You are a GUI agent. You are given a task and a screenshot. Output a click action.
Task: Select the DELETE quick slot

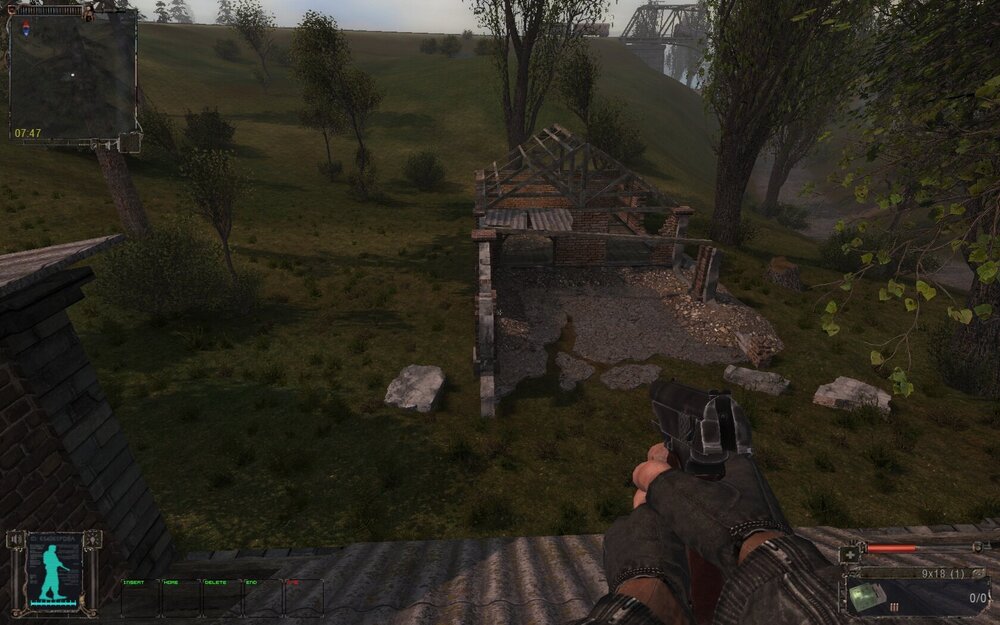coord(222,597)
